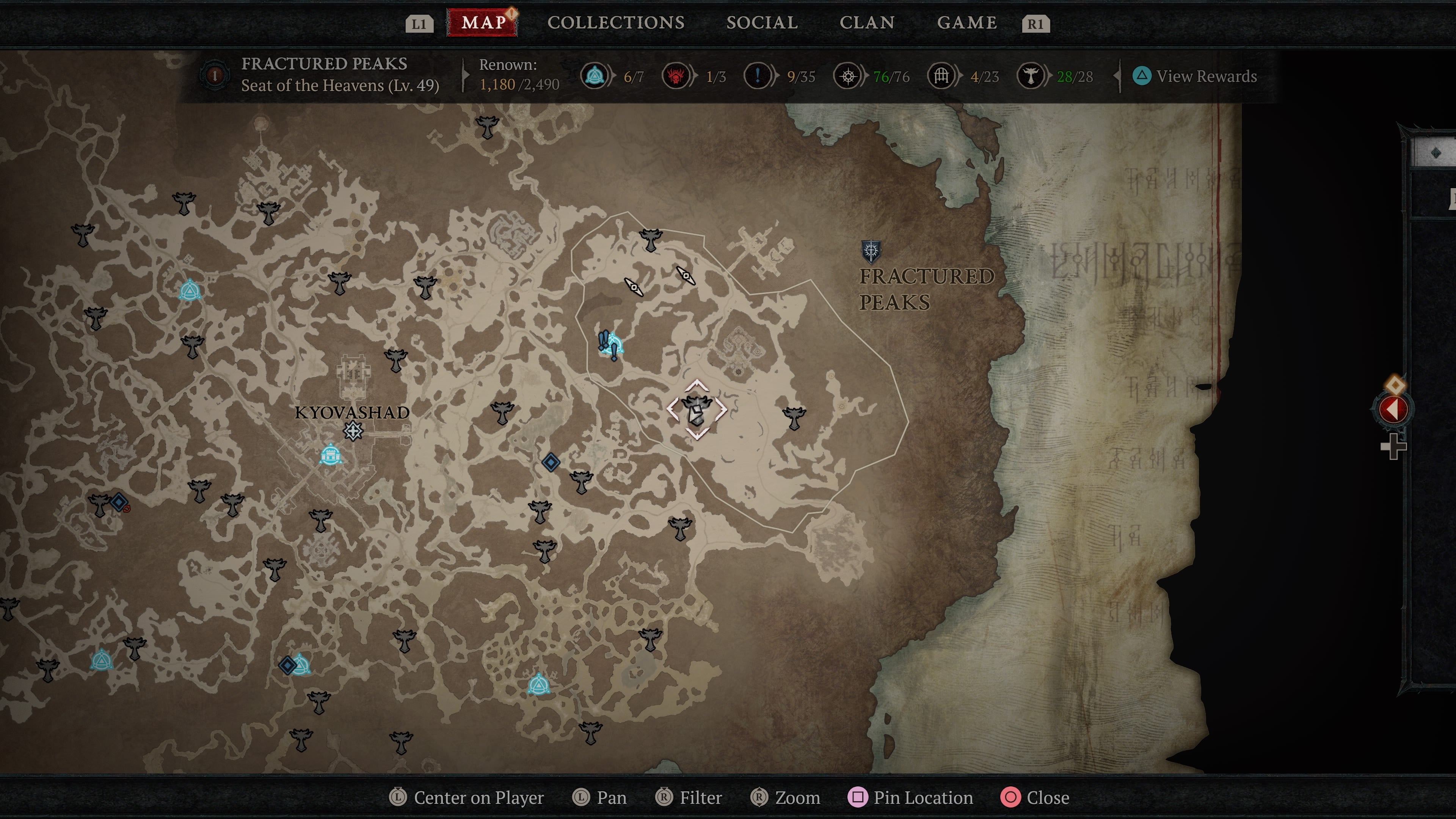Select the Altars of Lilith skull icon
The width and height of the screenshot is (1456, 819).
[x=676, y=76]
